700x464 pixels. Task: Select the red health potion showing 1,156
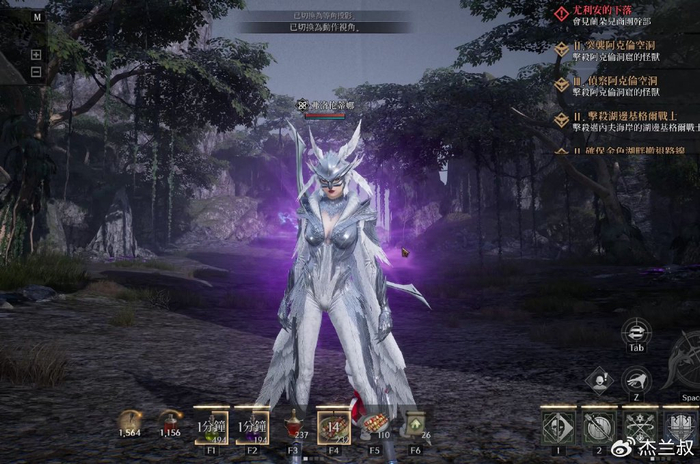pyautogui.click(x=169, y=421)
